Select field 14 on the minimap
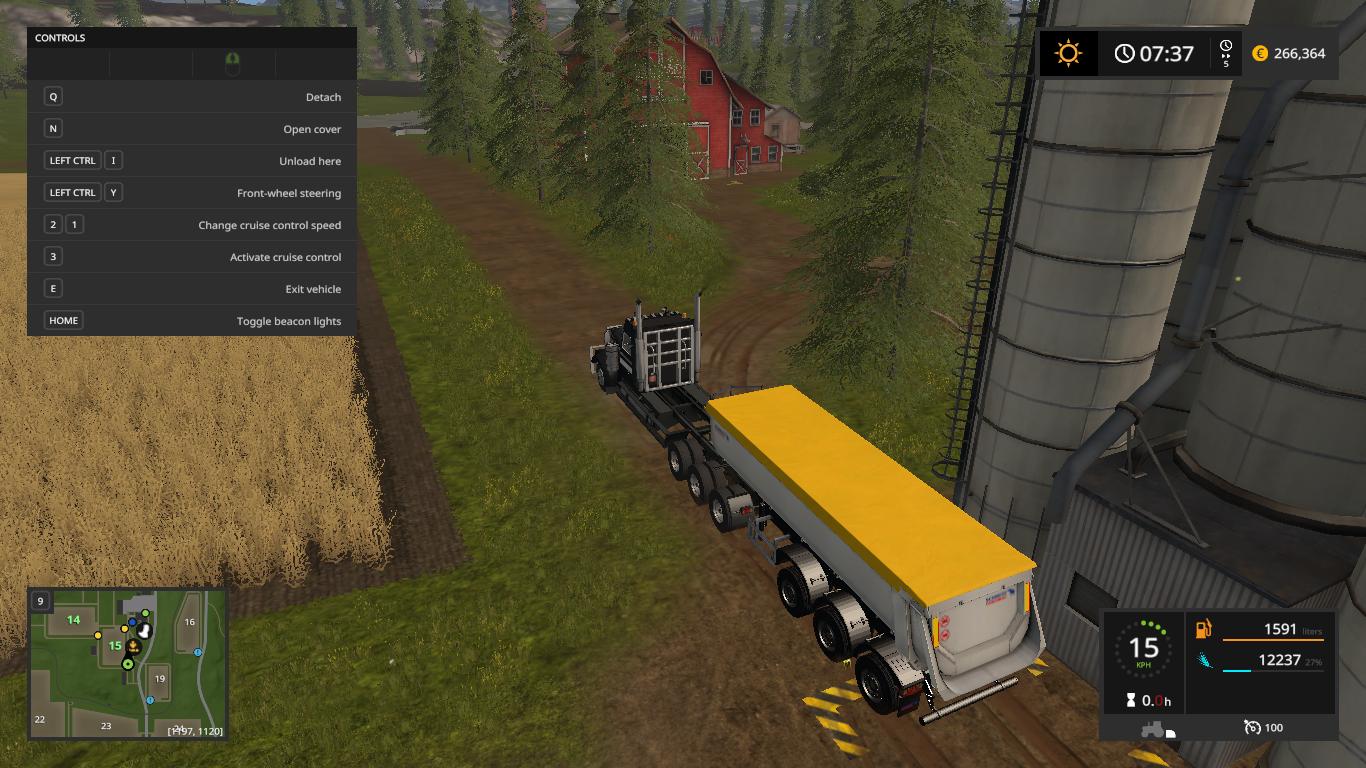 [x=73, y=620]
